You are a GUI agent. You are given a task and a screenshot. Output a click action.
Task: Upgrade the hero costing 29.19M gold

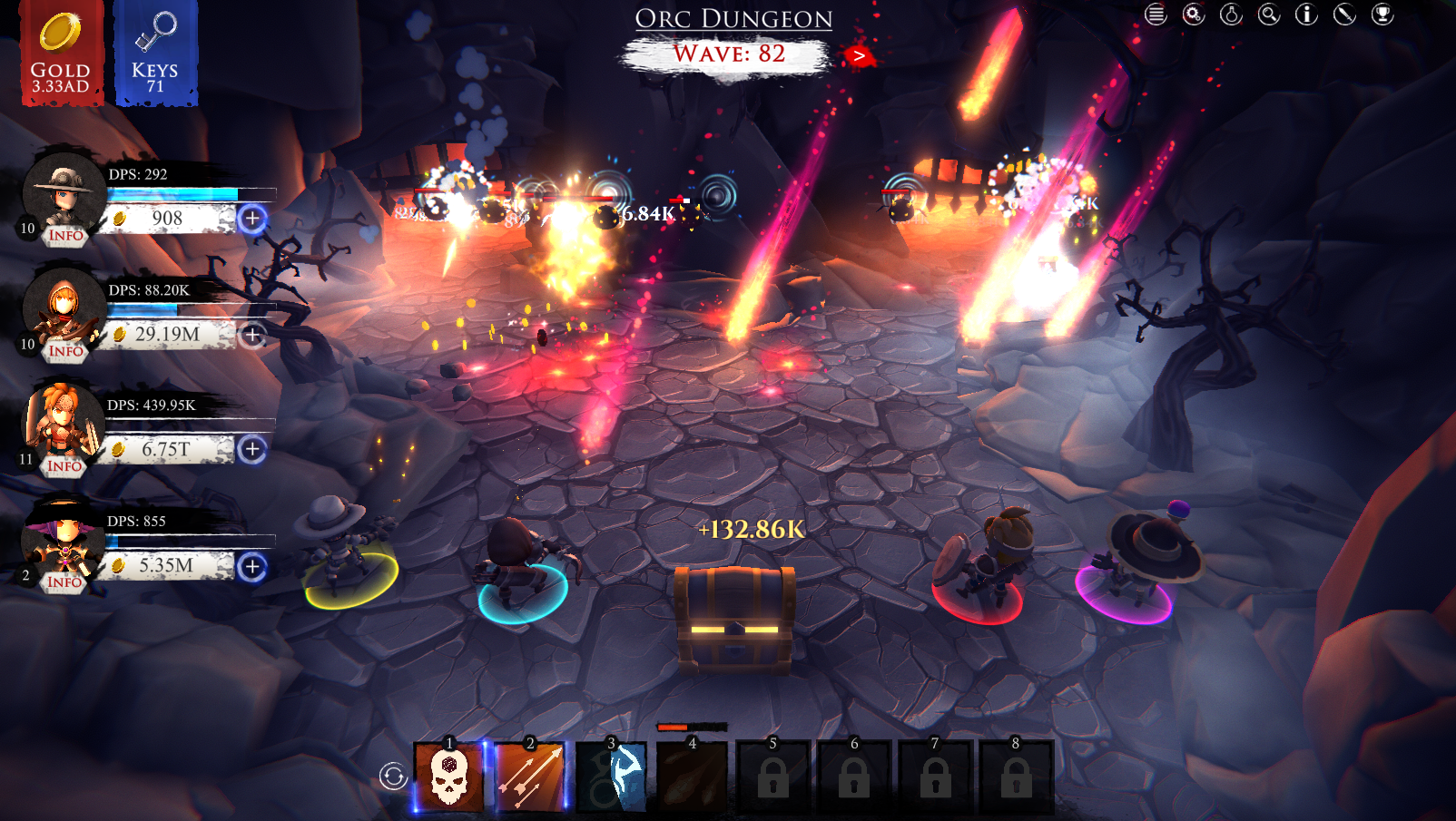pos(252,335)
